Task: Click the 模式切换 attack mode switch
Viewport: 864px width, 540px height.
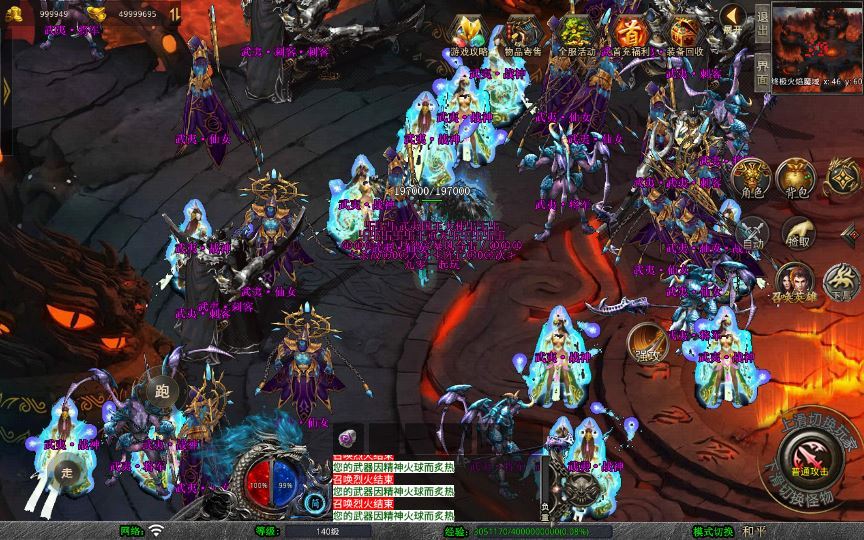Action: [714, 531]
